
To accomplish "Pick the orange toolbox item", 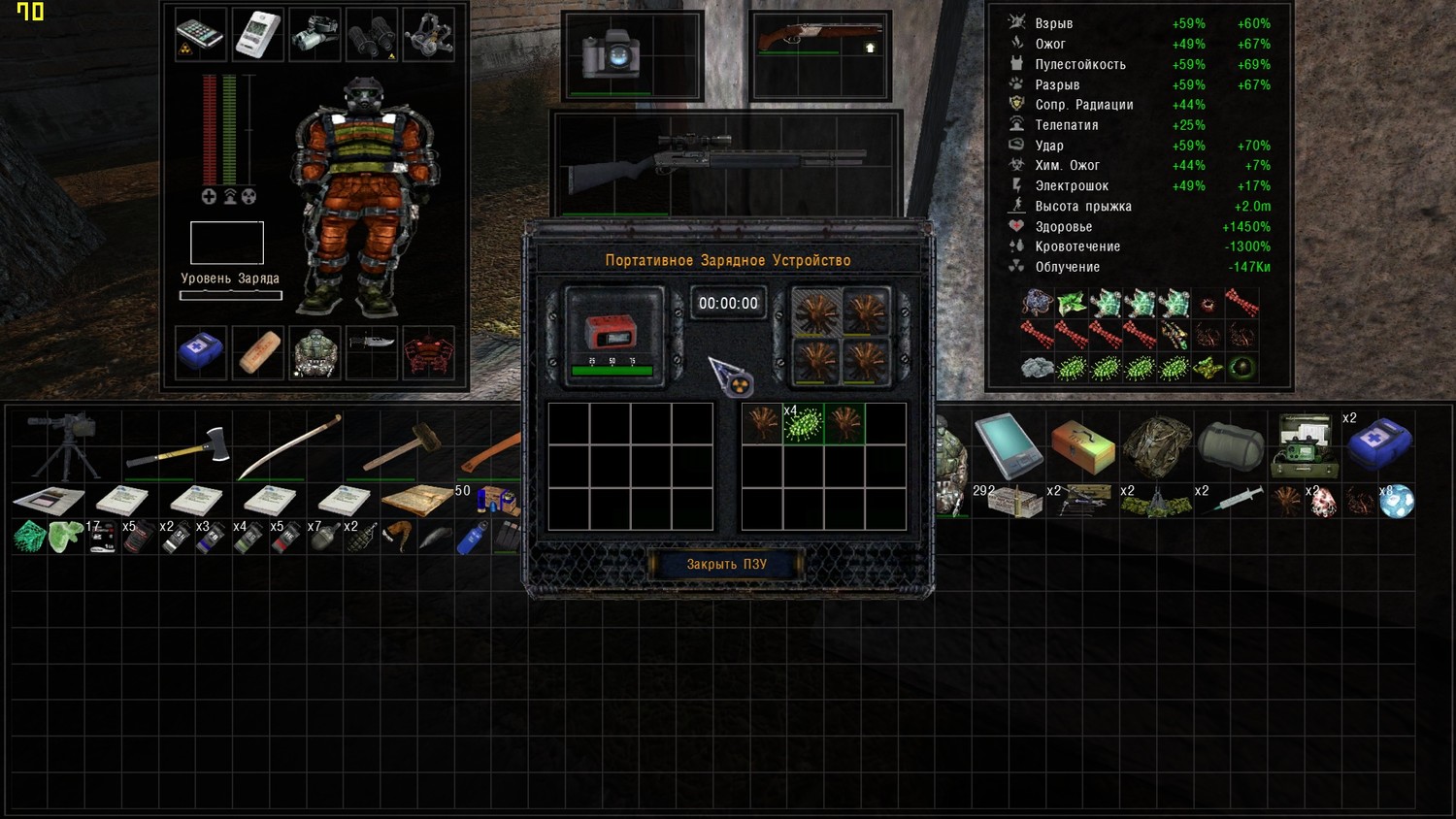I will pos(1082,444).
